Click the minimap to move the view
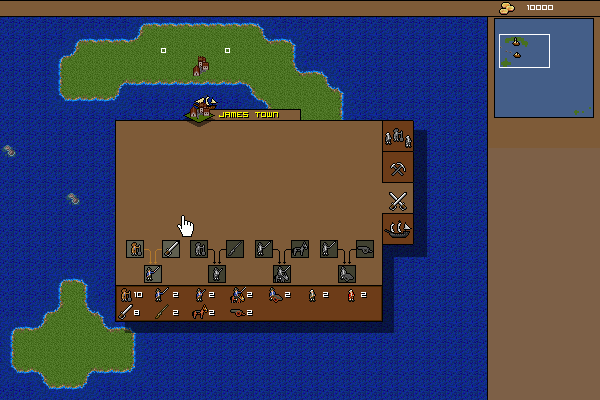Image resolution: width=600 pixels, height=400 pixels. 543,67
